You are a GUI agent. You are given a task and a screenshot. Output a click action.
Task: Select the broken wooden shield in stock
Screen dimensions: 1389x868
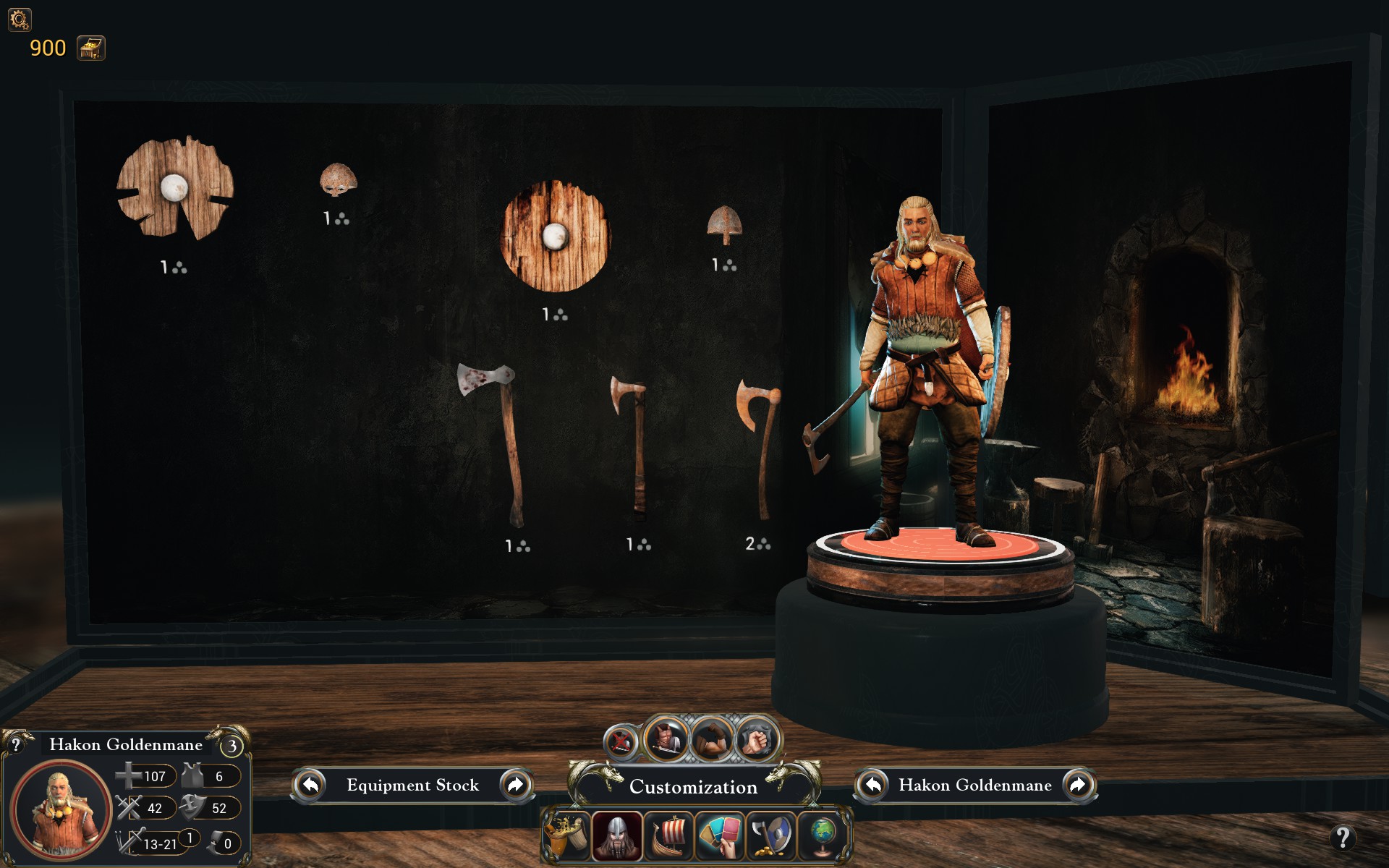coord(174,188)
